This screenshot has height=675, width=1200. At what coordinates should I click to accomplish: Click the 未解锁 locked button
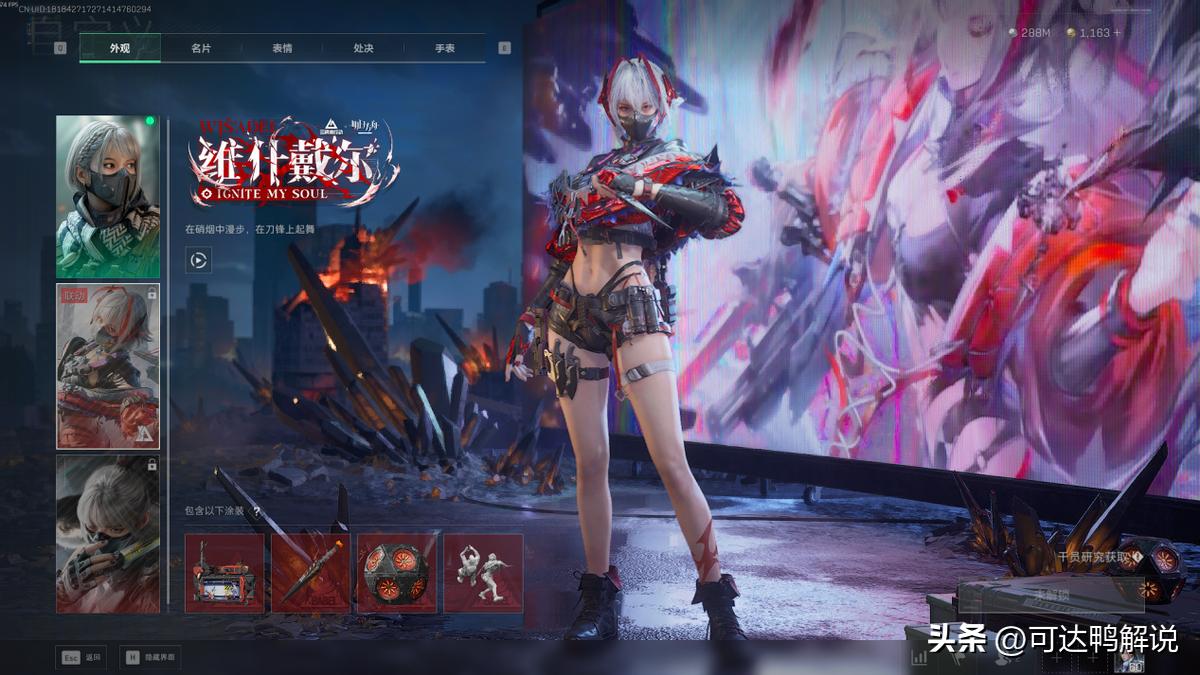coord(1050,596)
